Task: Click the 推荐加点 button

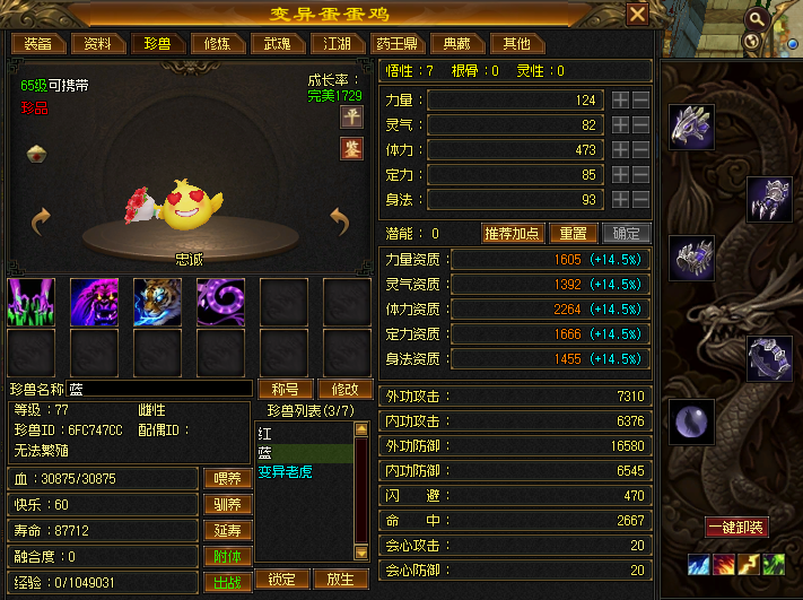Action: 513,233
